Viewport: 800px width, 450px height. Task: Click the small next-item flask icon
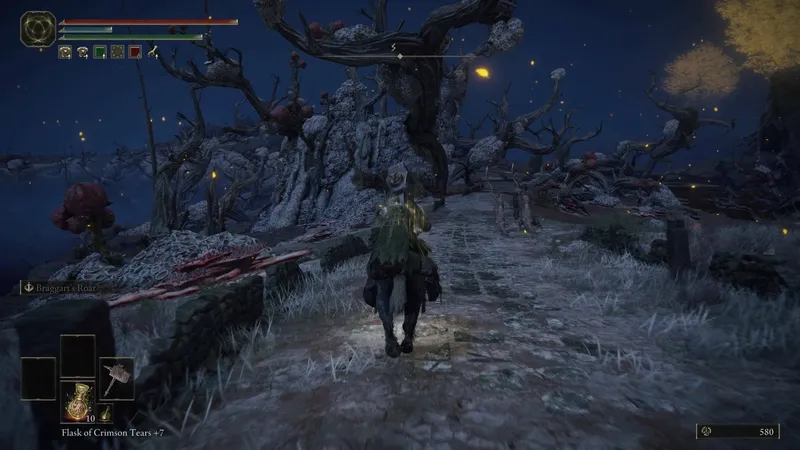click(104, 413)
